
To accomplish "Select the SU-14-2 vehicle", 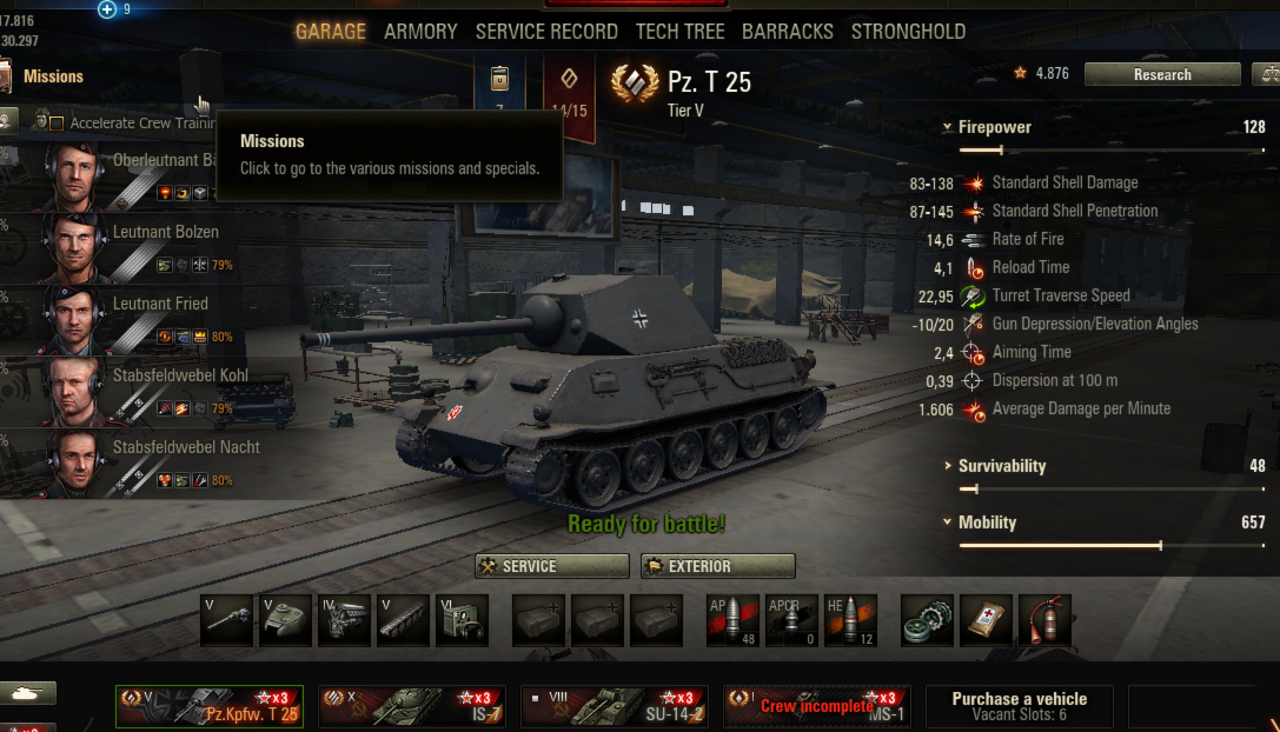I will (615, 706).
